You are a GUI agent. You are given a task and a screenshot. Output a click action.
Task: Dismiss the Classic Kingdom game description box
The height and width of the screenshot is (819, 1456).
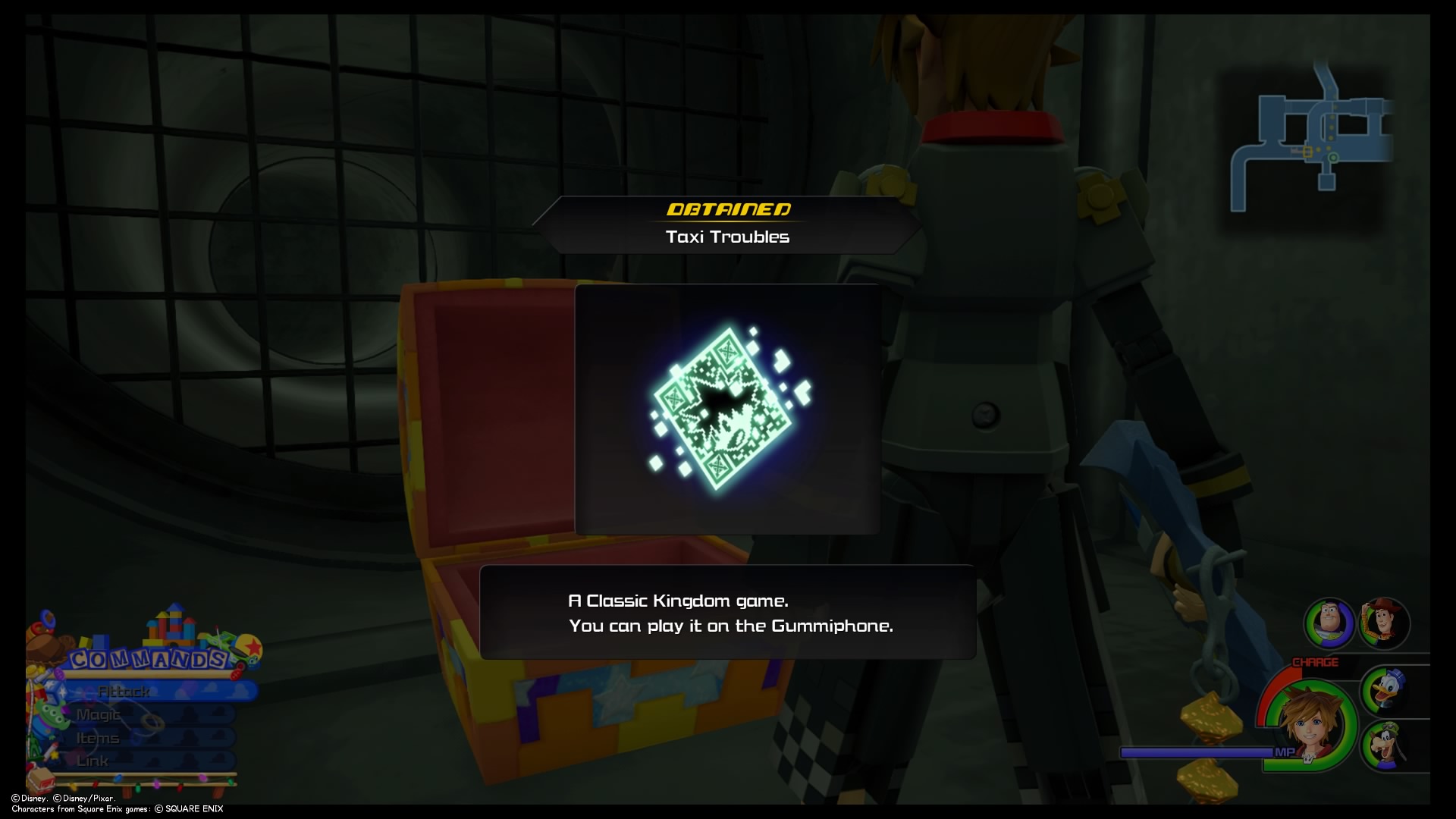coord(727,614)
